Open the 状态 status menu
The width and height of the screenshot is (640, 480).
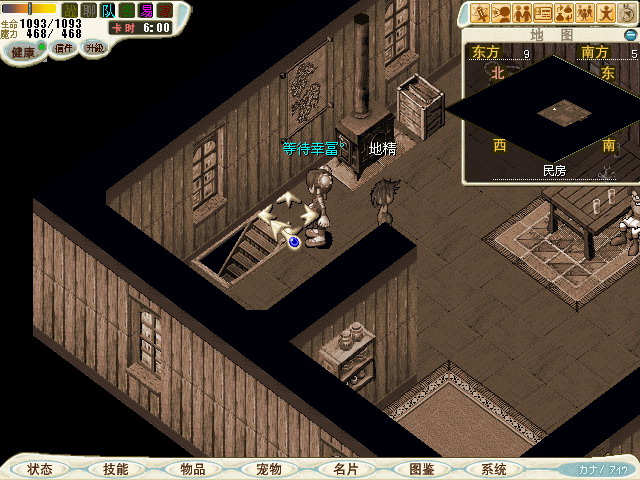(x=41, y=468)
